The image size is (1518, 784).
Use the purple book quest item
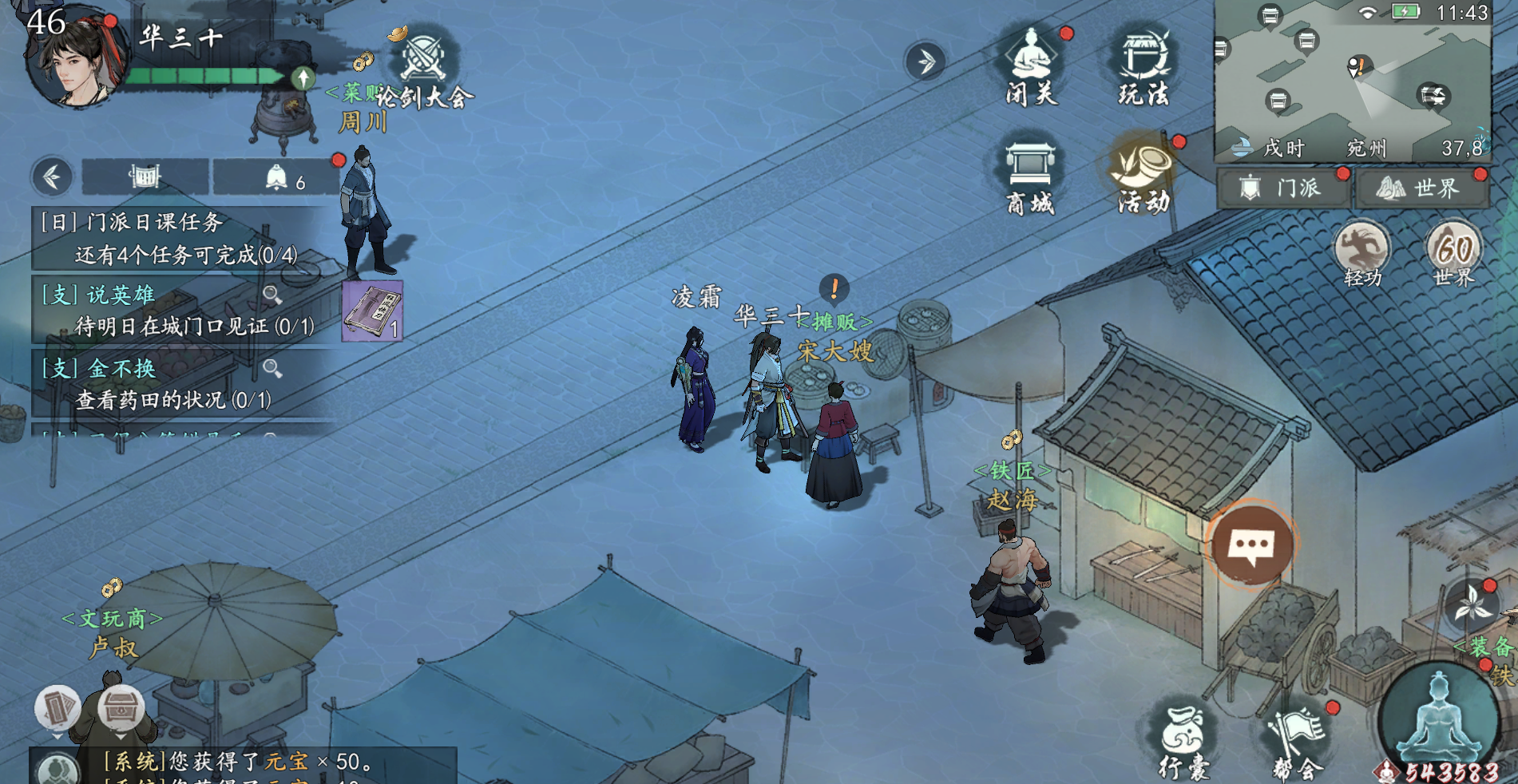372,311
